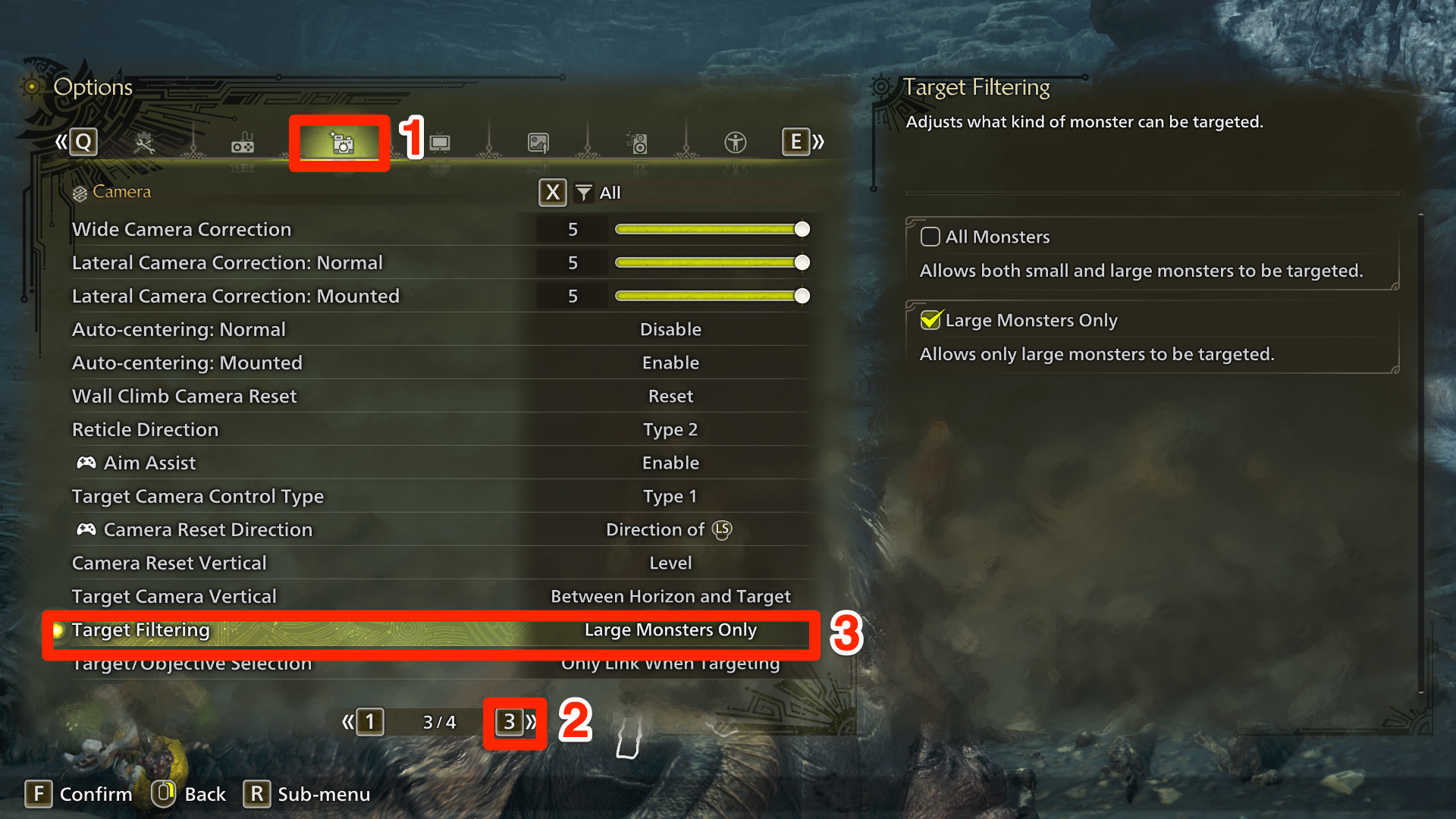Screen dimensions: 1456x819
Task: Click the filter funnel icon beside All
Action: coord(582,193)
